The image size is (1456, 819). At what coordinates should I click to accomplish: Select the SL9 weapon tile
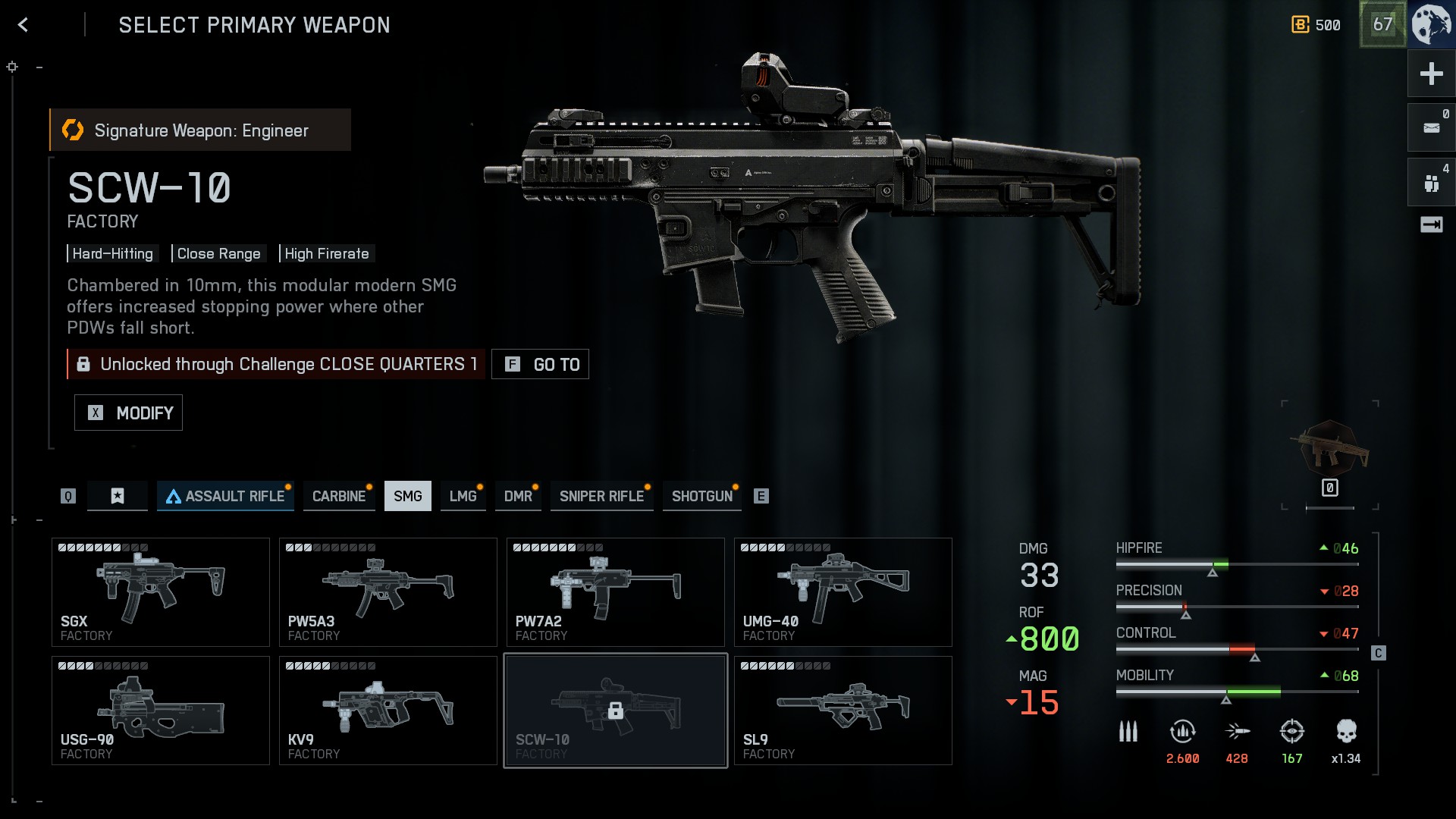click(x=843, y=711)
